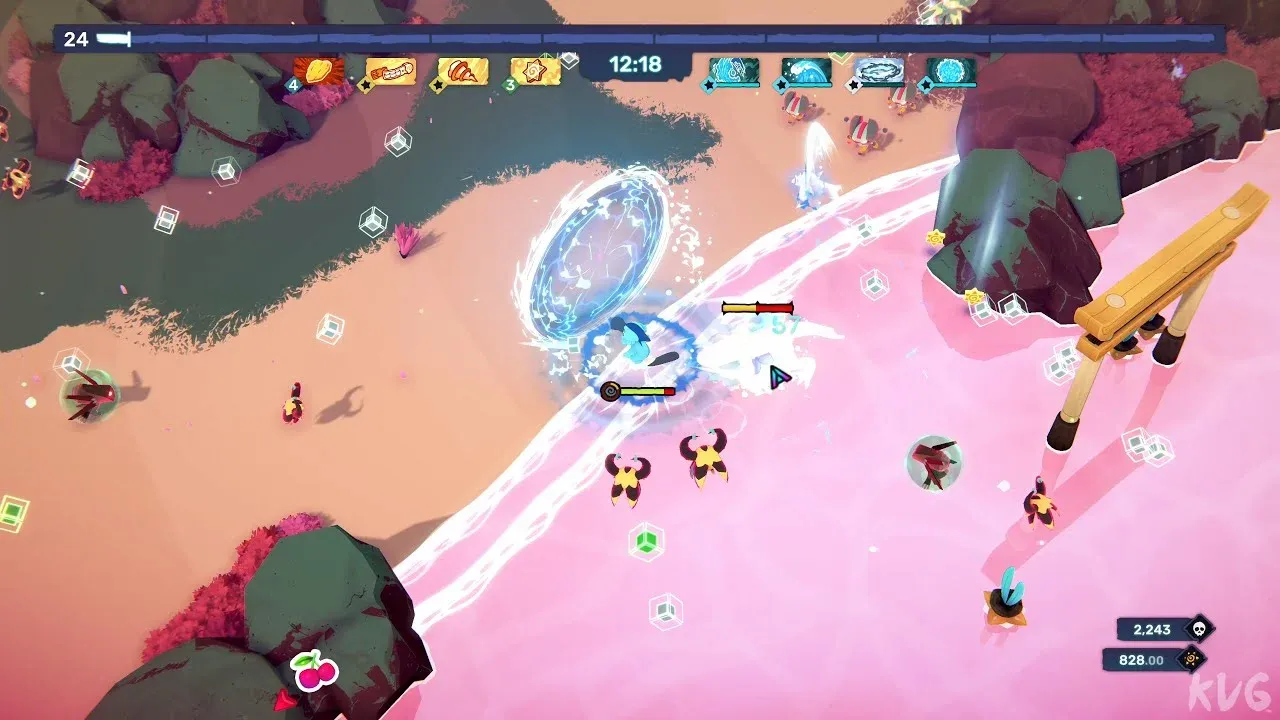Click the glowing blue orb skill icon
The width and height of the screenshot is (1280, 720).
(x=951, y=71)
